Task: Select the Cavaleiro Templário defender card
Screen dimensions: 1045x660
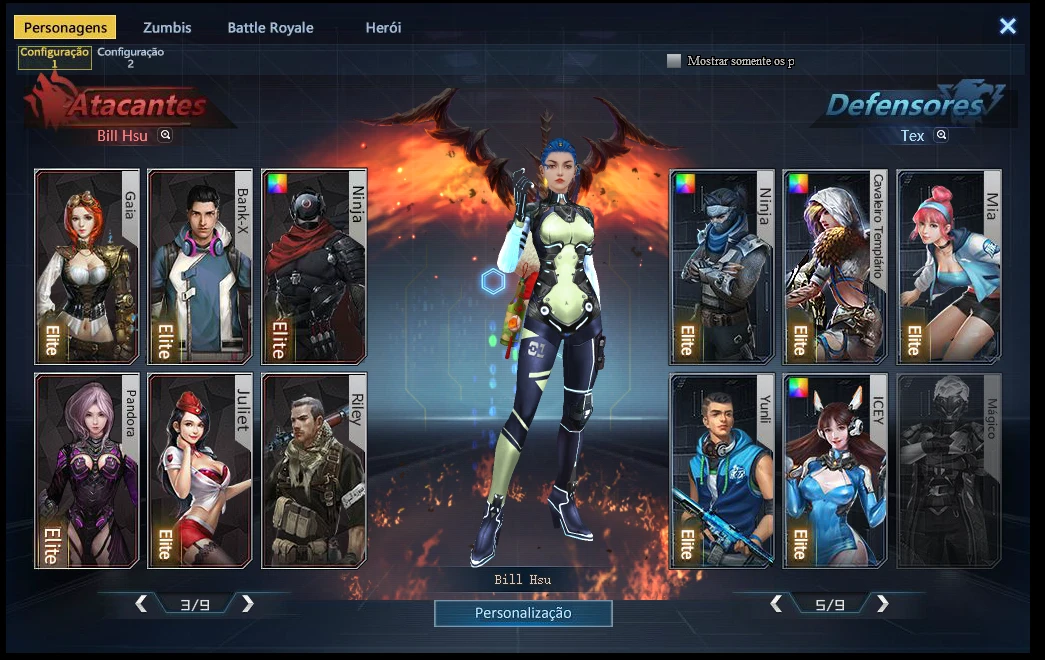Action: pyautogui.click(x=834, y=265)
